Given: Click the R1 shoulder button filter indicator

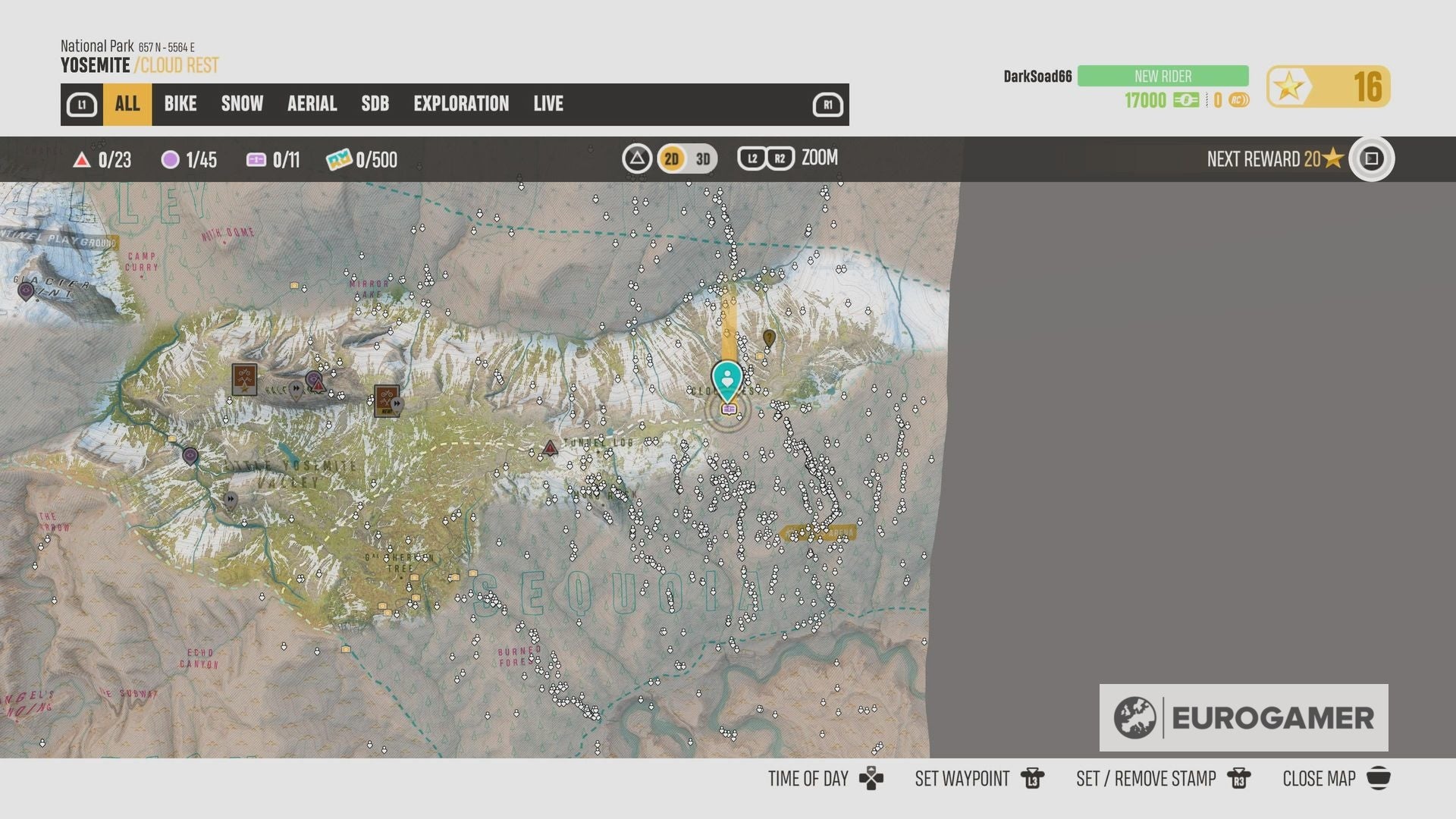Looking at the screenshot, I should [828, 104].
